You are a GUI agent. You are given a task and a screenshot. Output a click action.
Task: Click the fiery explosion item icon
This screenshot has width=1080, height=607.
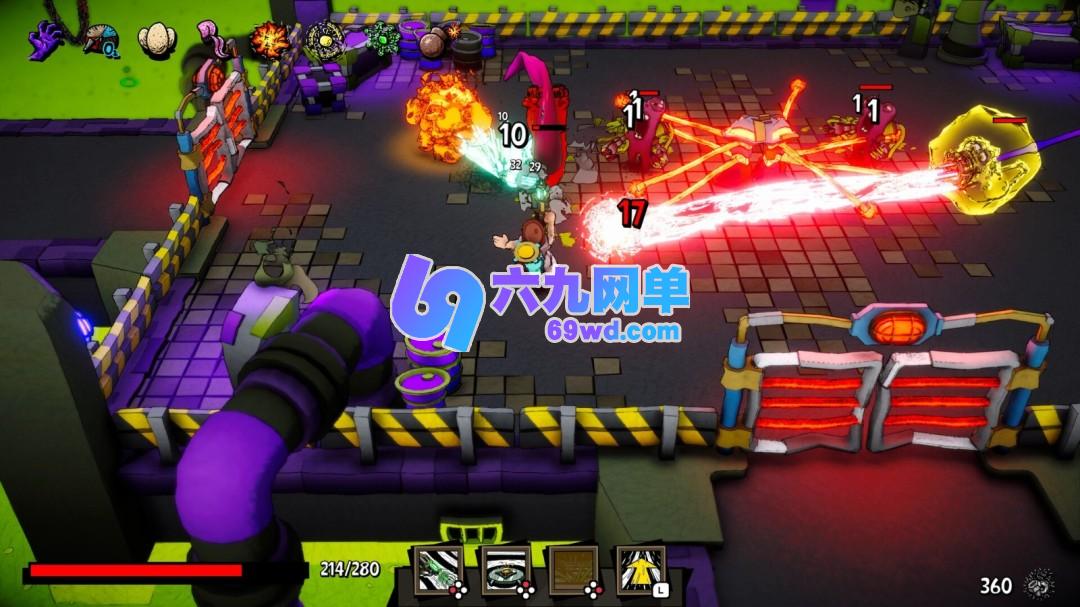(x=269, y=41)
